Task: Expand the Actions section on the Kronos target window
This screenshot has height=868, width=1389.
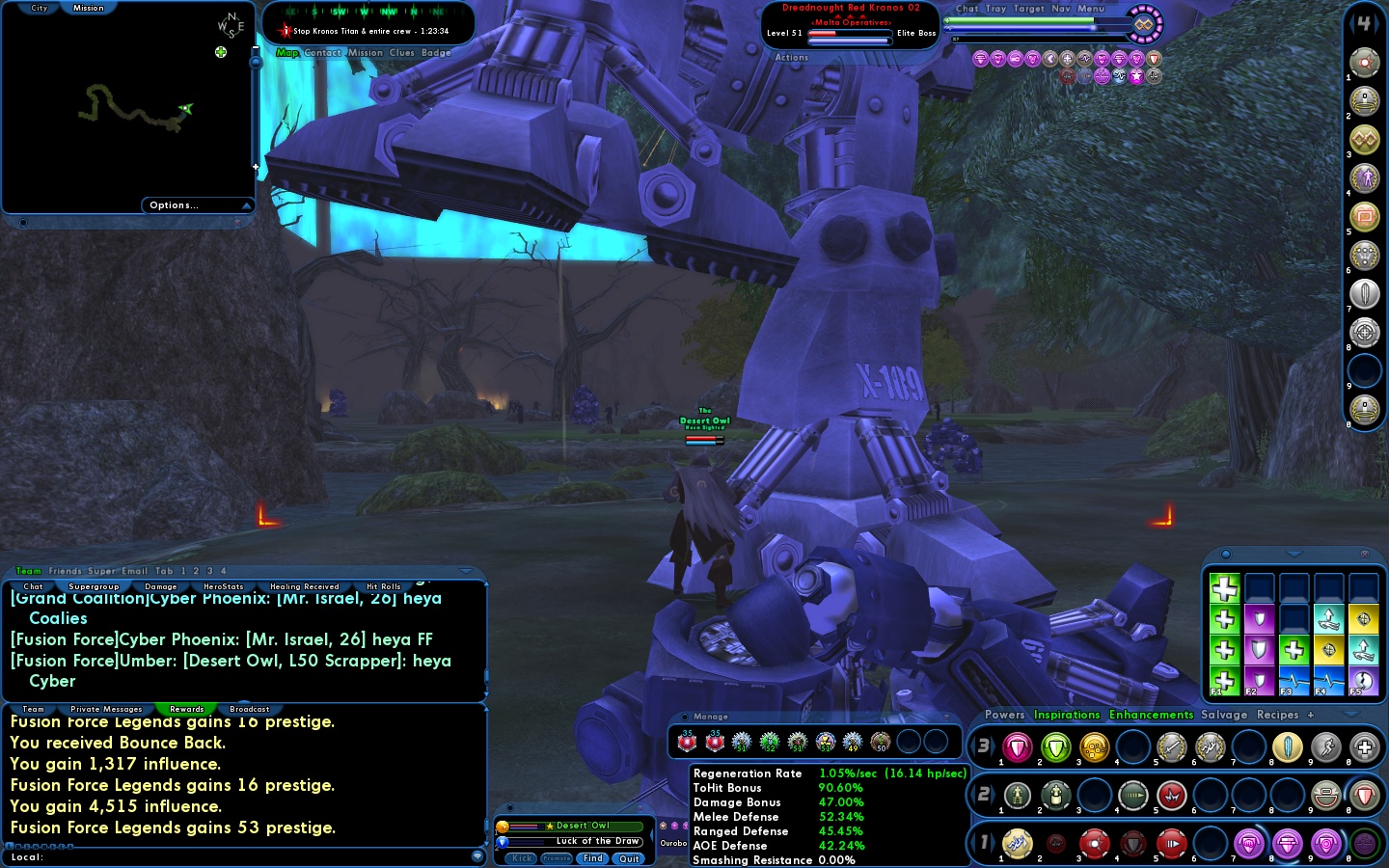Action: (x=791, y=57)
